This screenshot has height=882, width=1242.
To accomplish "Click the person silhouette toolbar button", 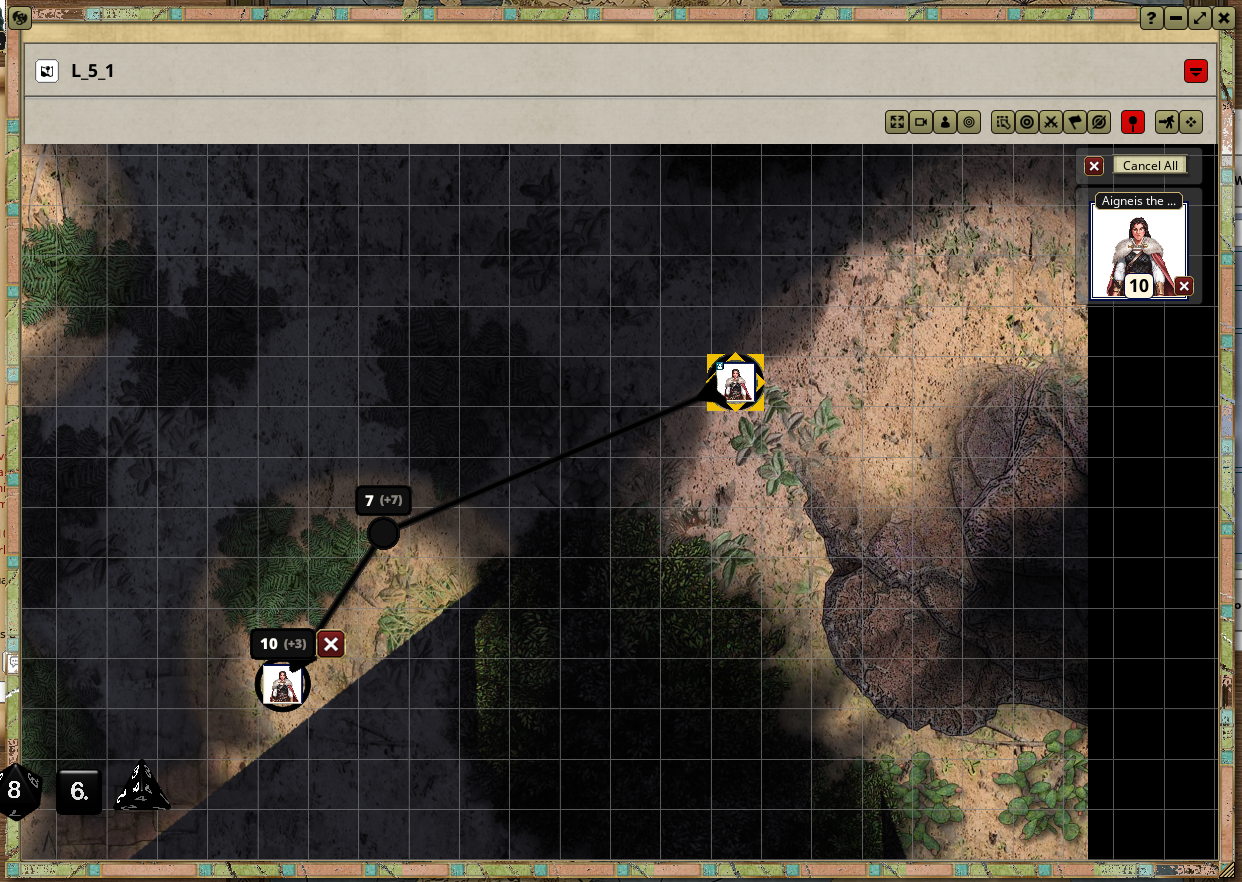I will [945, 122].
